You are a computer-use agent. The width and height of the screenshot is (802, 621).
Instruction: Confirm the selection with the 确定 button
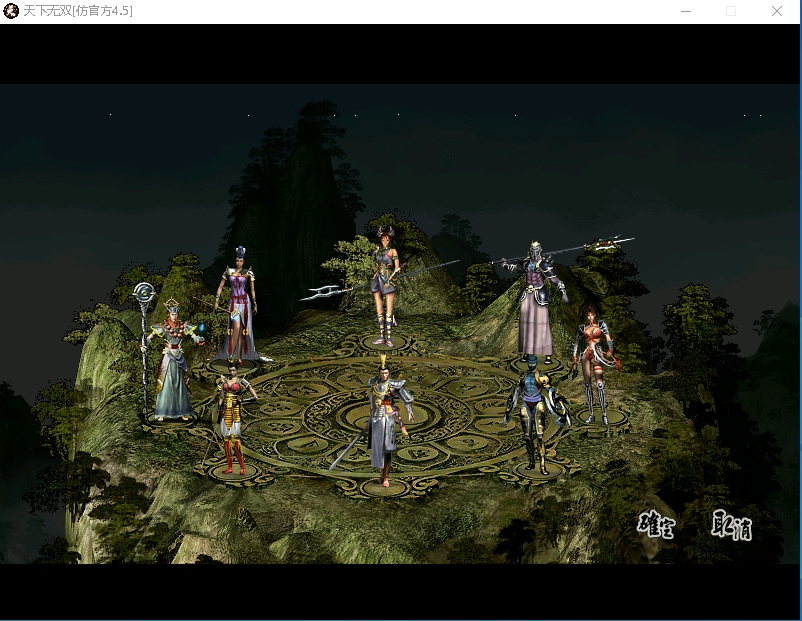tap(656, 525)
